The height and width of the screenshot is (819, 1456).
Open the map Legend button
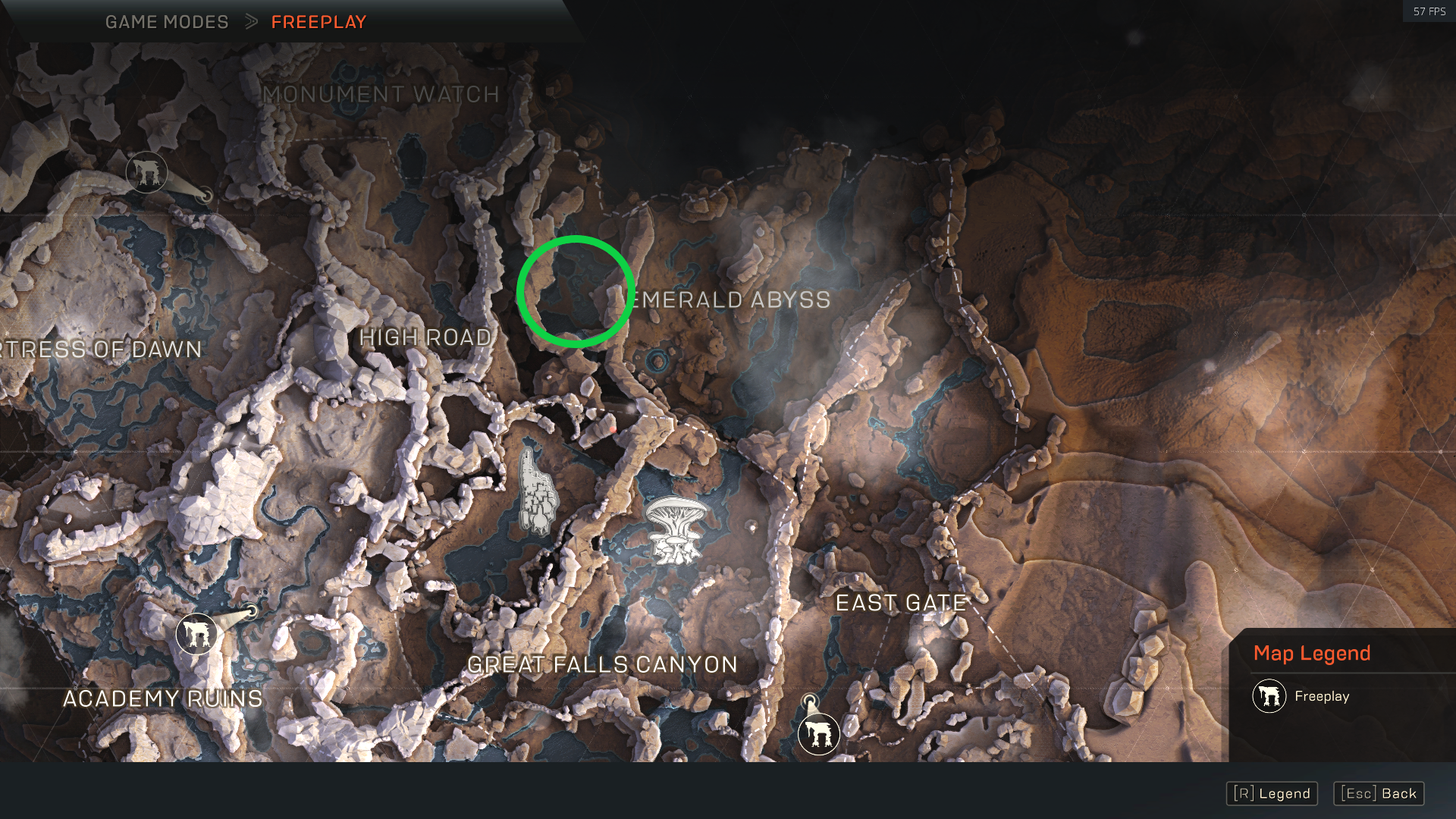click(x=1272, y=793)
